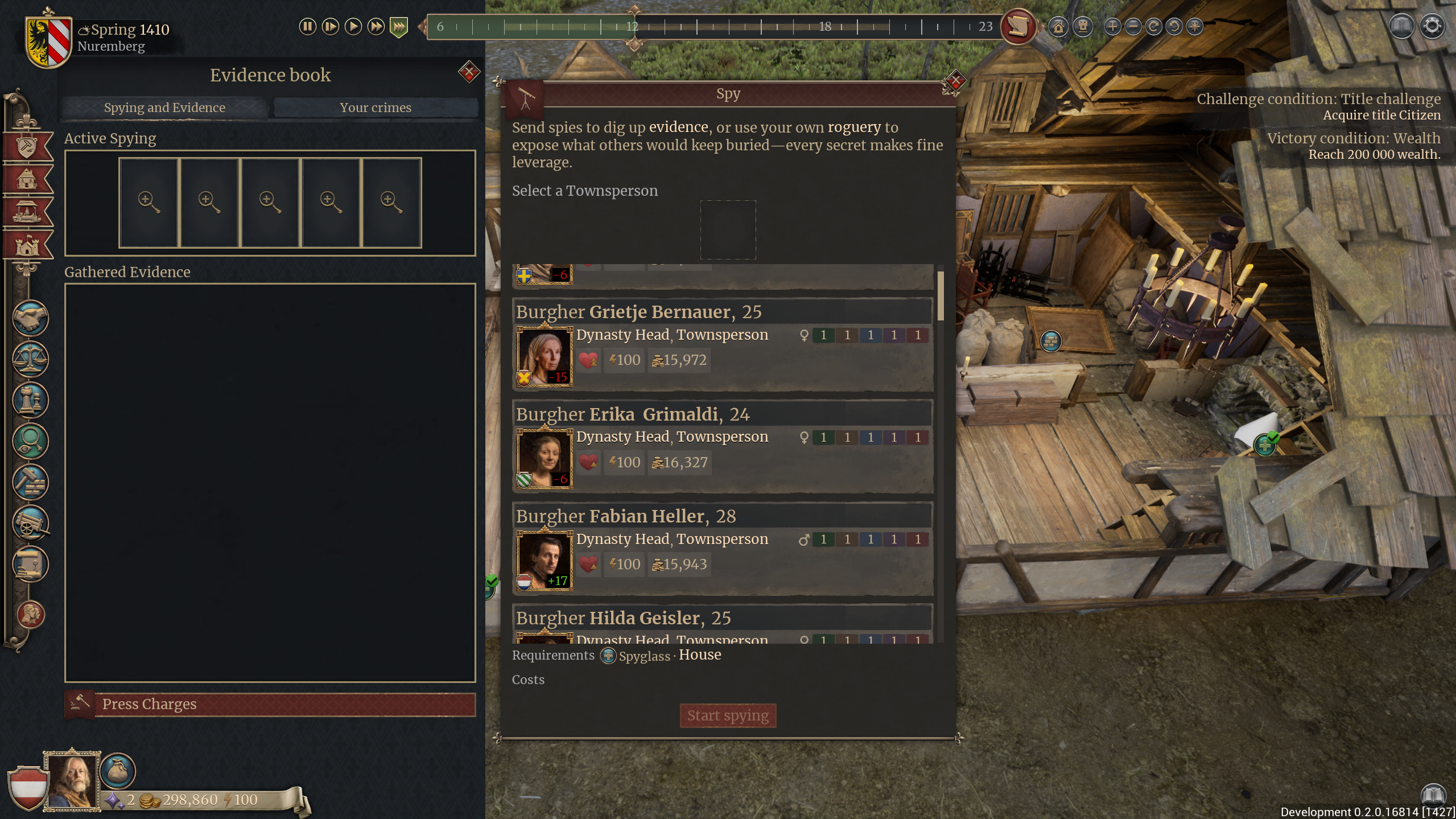Open the cannon cart military icon
1456x819 pixels.
point(30,524)
